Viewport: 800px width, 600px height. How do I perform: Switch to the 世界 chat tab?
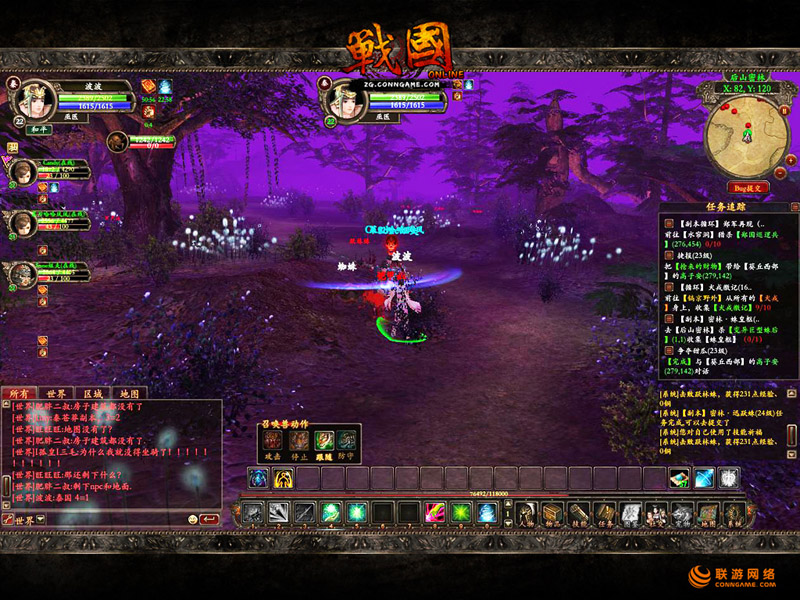56,393
